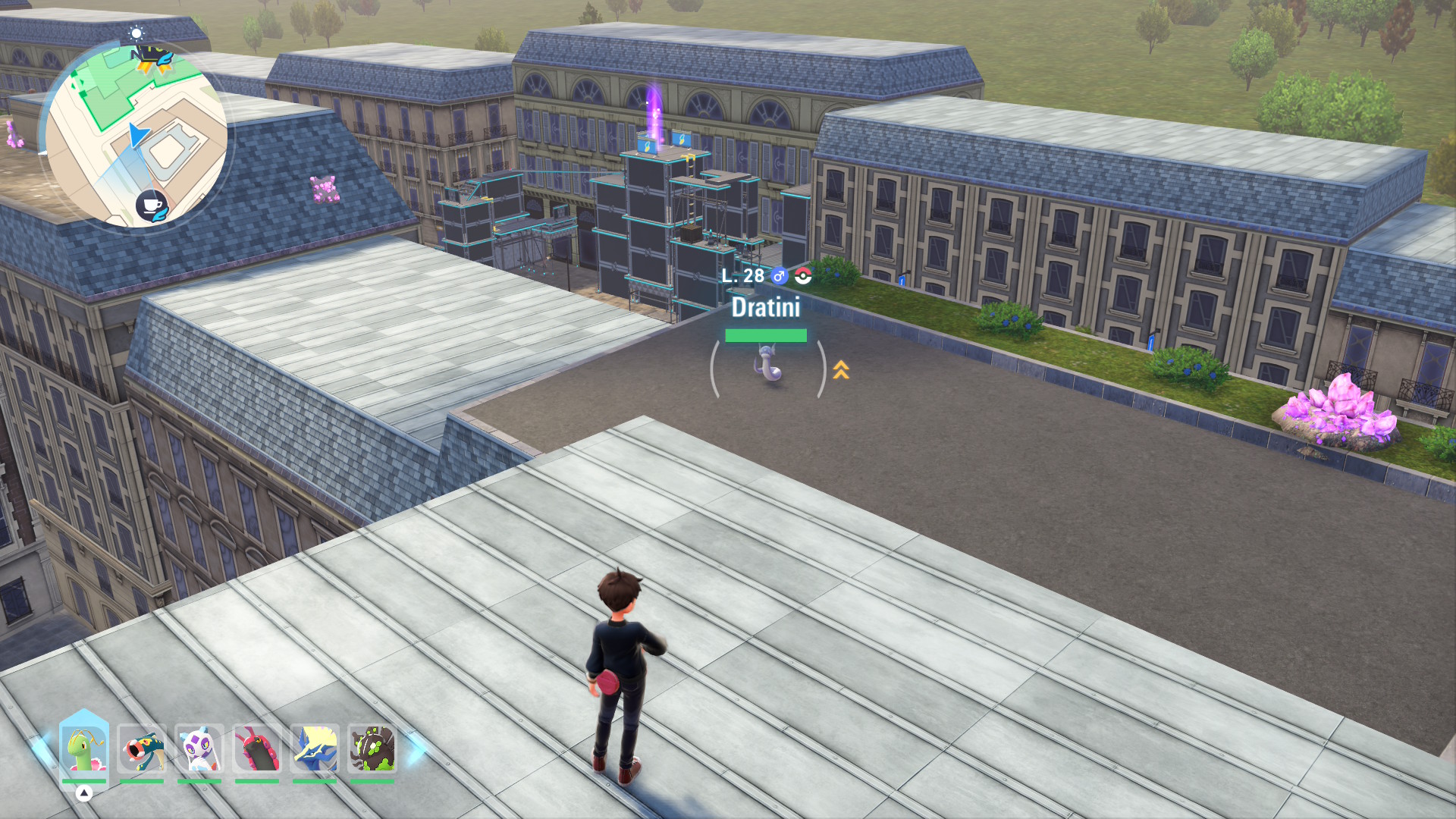Viewport: 1456px width, 819px height.
Task: Open the circular minimap
Action: [136, 136]
